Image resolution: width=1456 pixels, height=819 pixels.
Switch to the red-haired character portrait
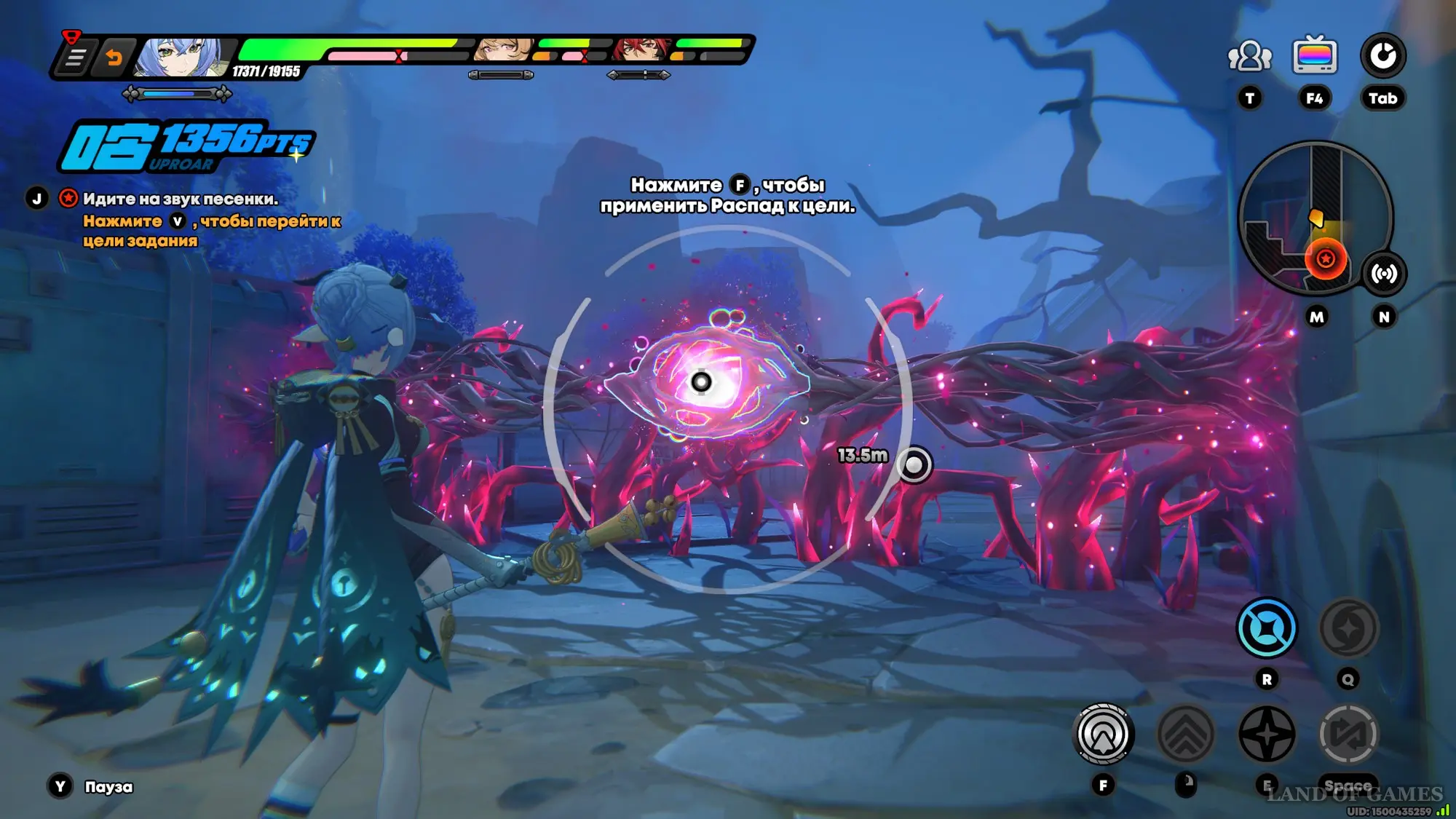tap(641, 50)
